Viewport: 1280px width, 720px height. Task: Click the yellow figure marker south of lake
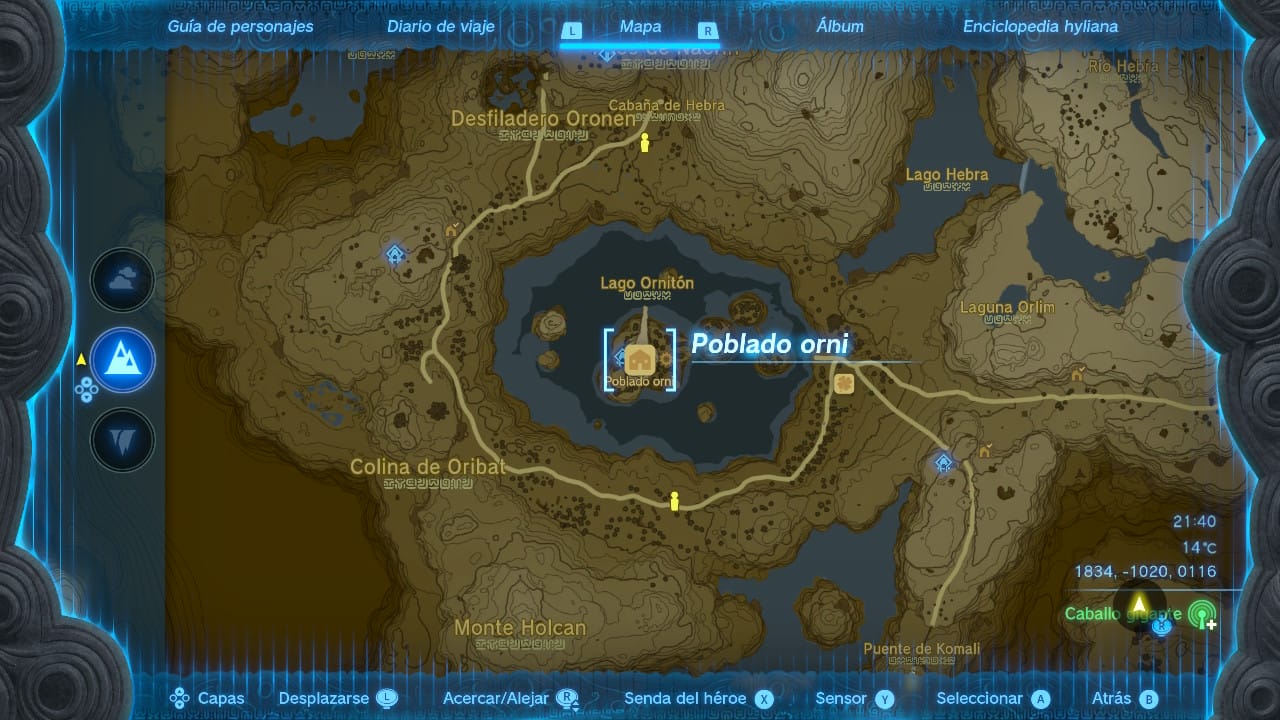(x=674, y=501)
